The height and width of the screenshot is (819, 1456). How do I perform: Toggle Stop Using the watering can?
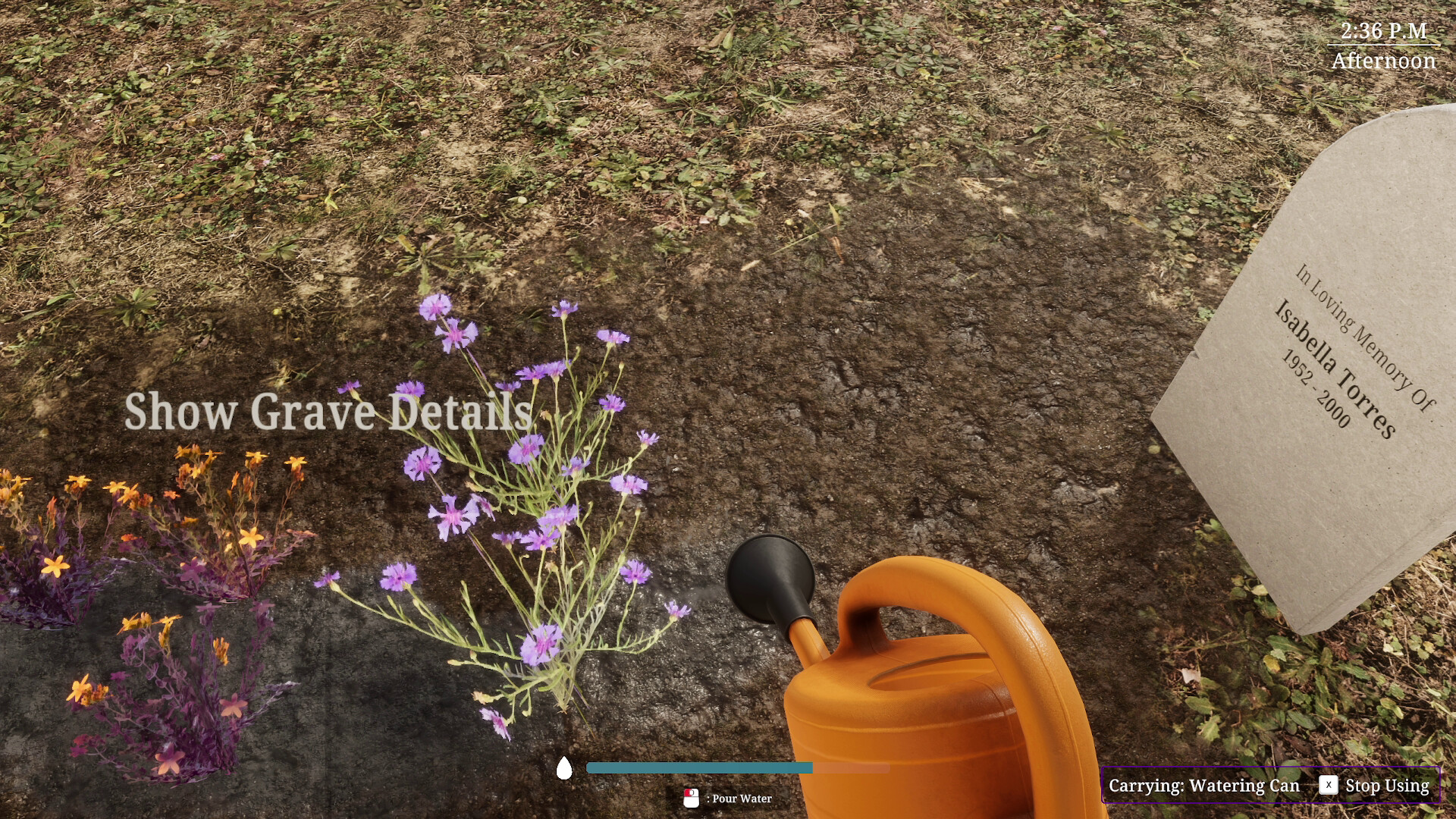[x=1386, y=786]
